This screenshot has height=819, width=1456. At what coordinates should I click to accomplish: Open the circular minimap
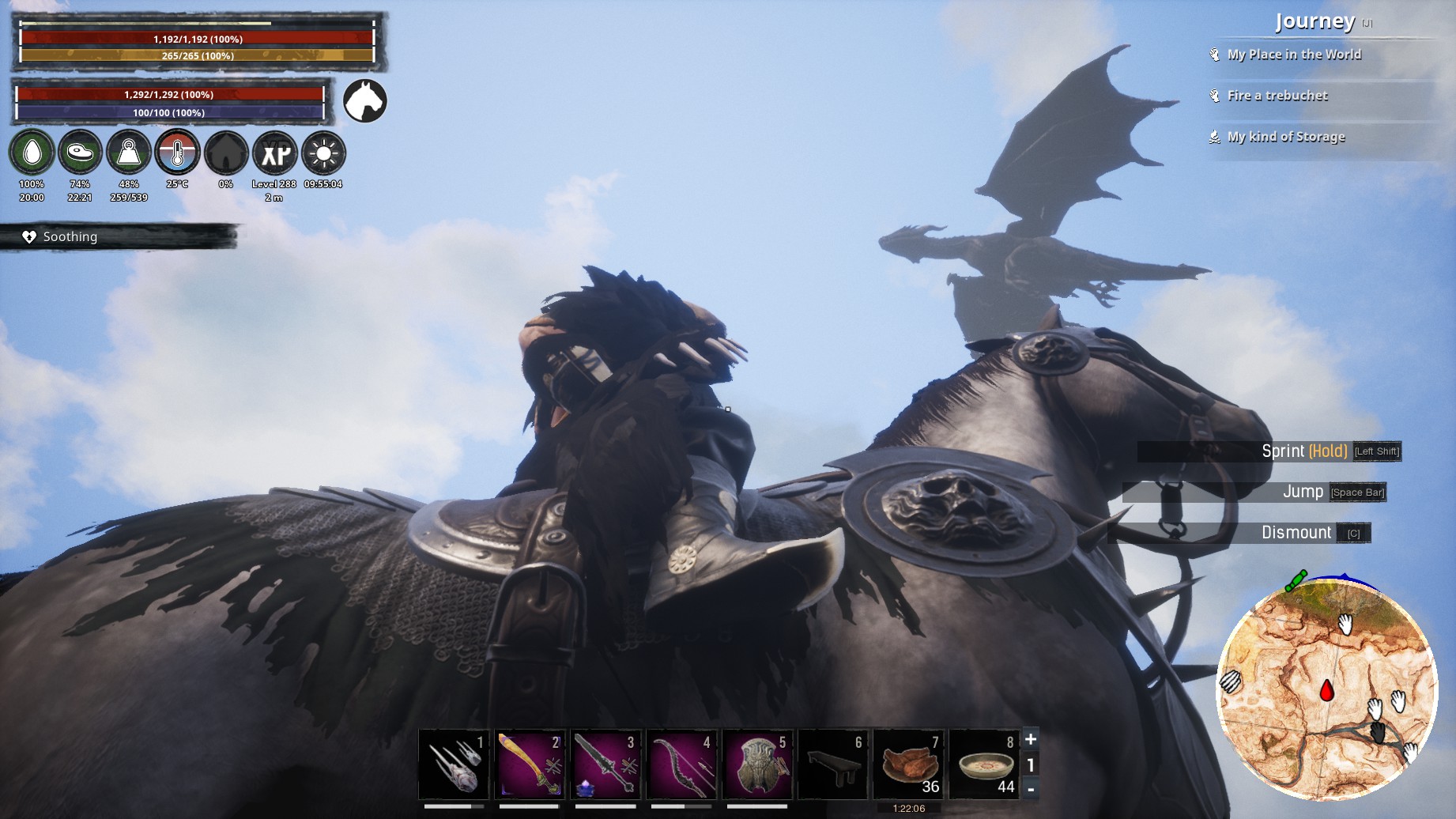(1326, 689)
